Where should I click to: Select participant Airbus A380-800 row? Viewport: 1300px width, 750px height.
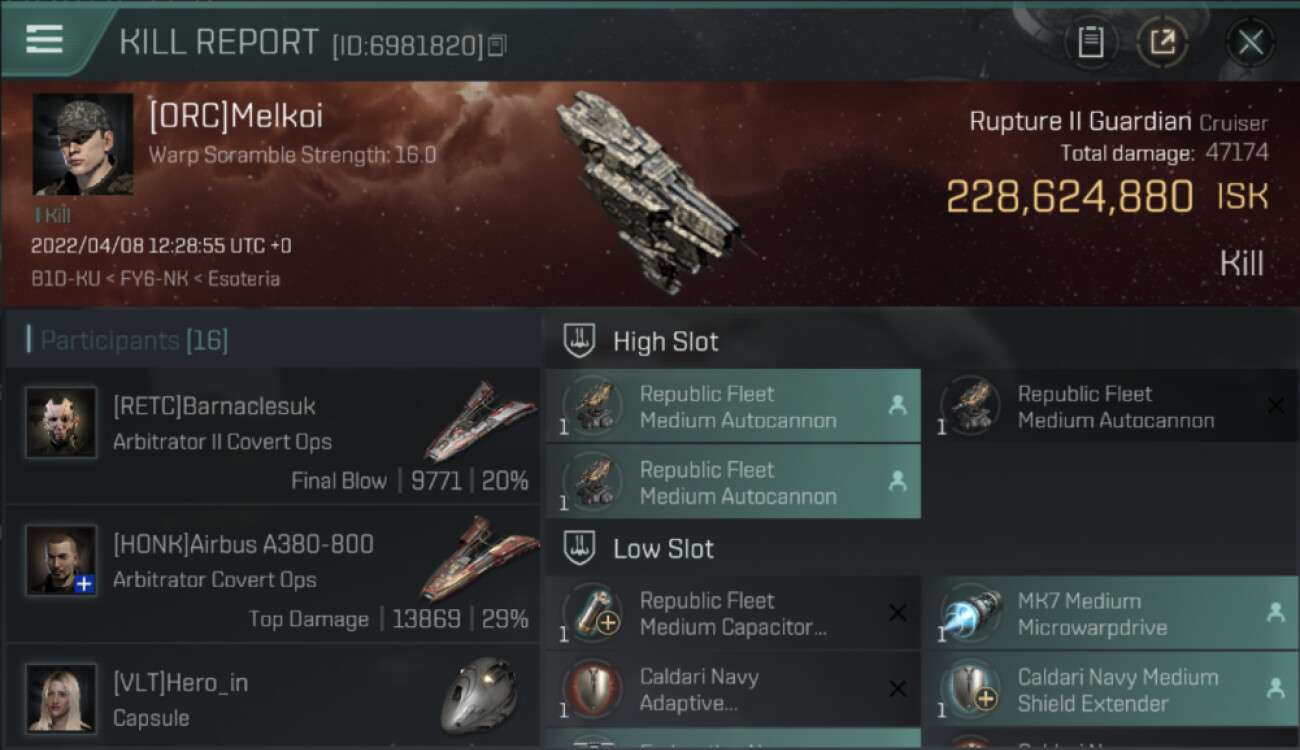point(272,574)
